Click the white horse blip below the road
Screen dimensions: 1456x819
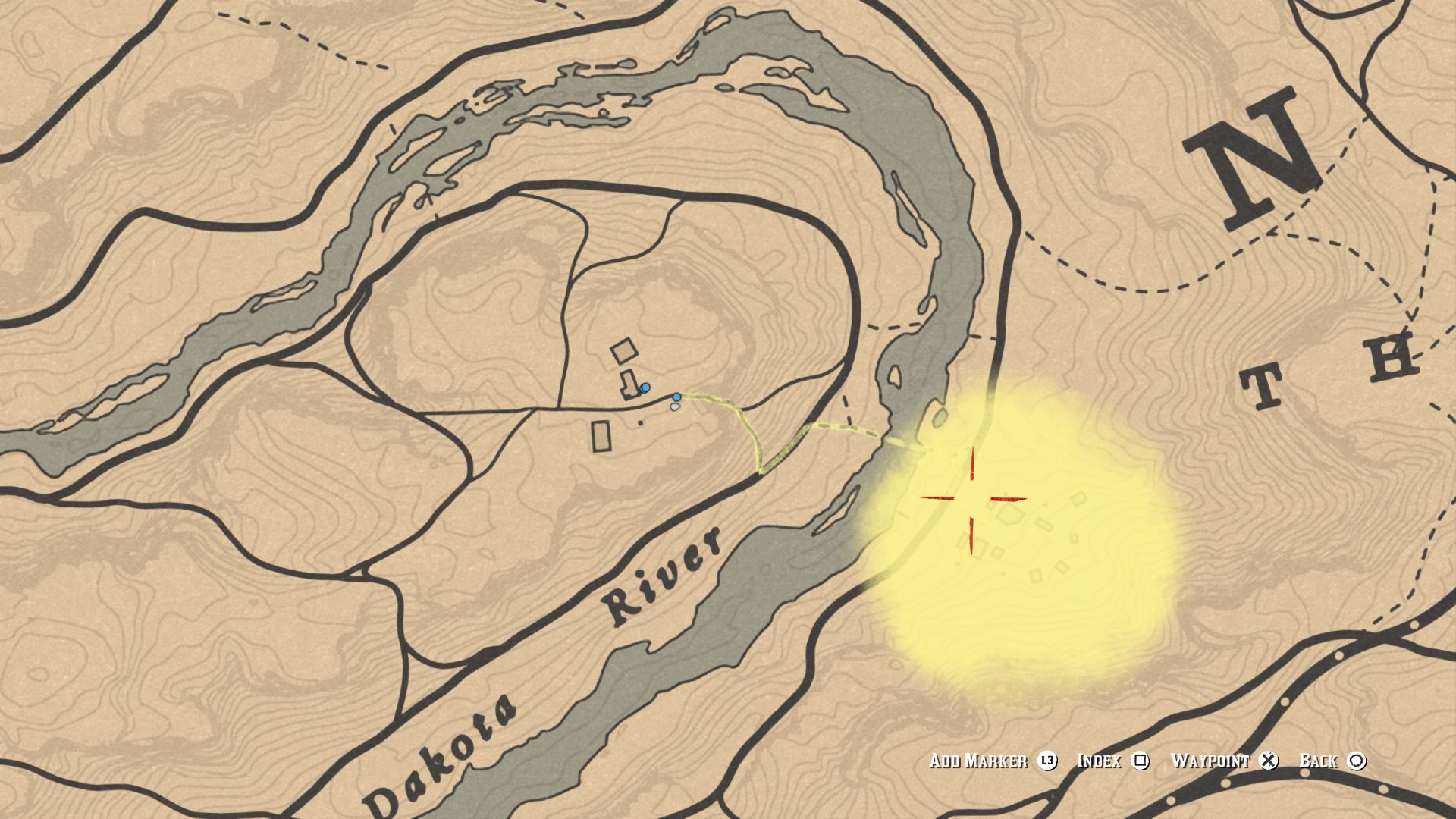[676, 407]
